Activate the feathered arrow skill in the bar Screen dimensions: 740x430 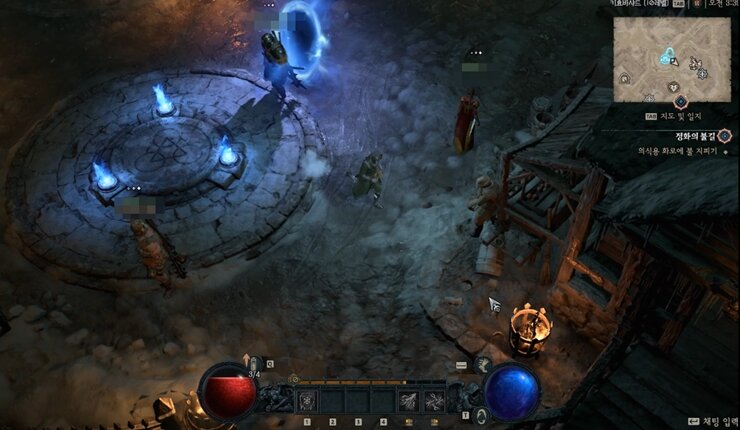pos(408,401)
